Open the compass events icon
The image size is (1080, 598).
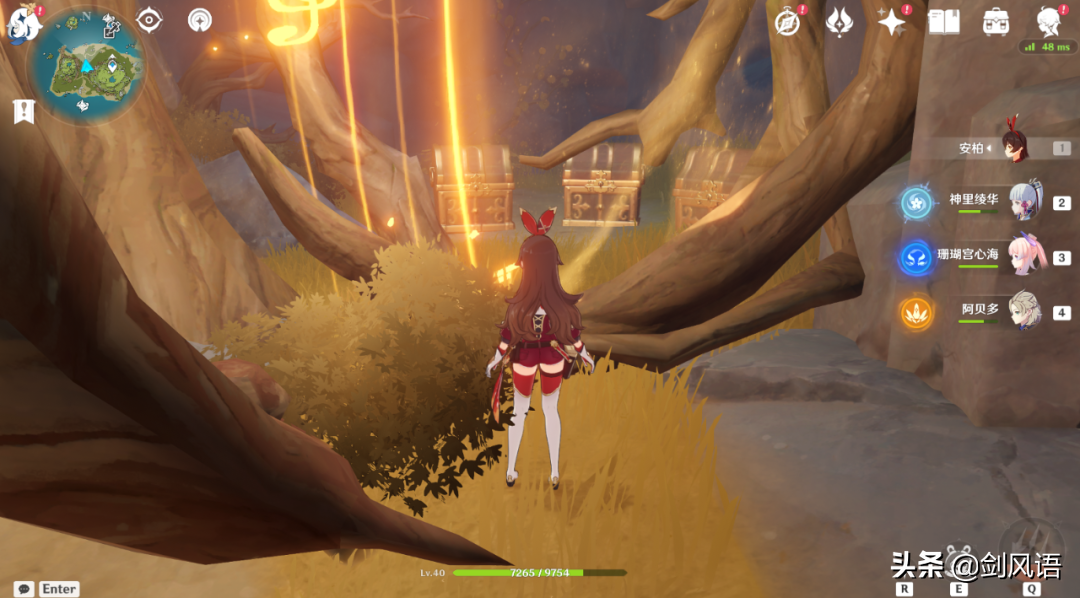(x=789, y=22)
